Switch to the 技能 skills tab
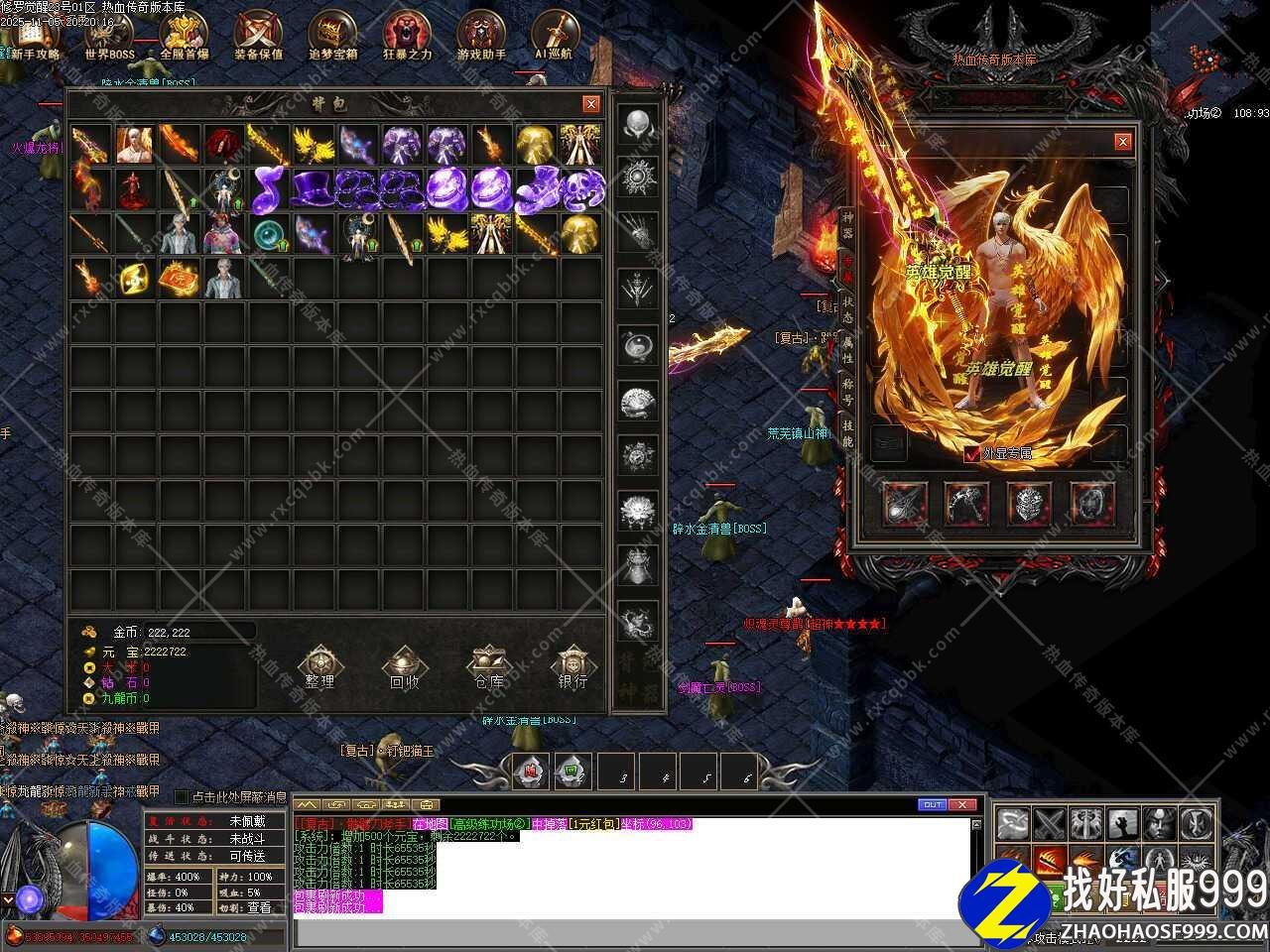Screen dimensions: 1270x952 click(847, 433)
